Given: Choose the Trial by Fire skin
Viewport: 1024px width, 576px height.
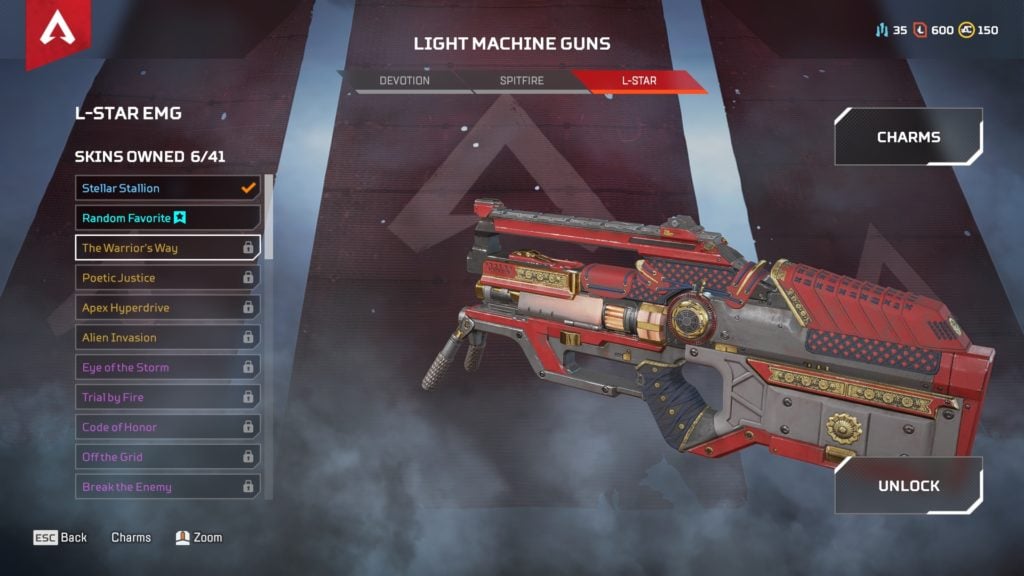Looking at the screenshot, I should tap(168, 397).
